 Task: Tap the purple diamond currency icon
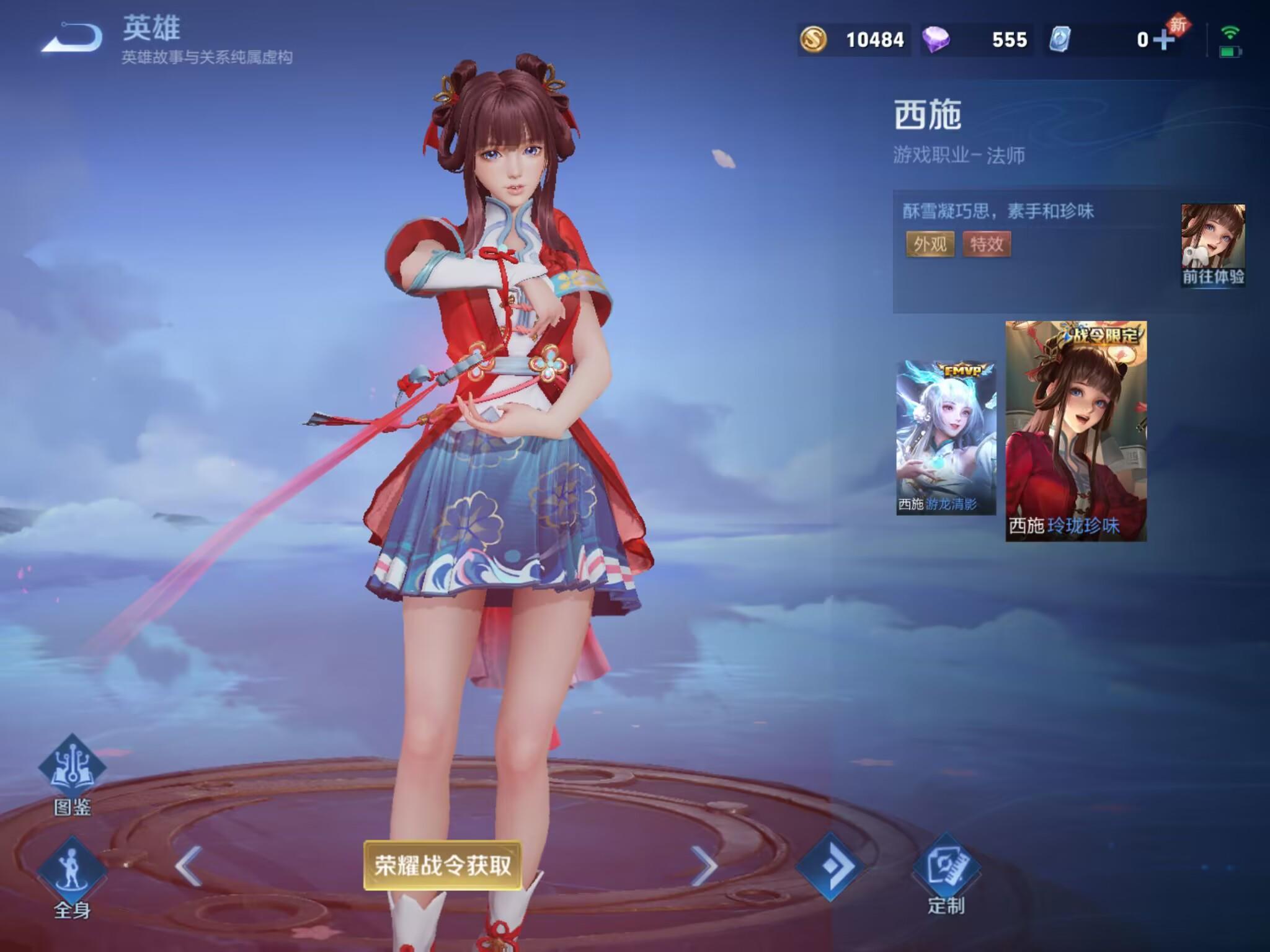click(x=936, y=40)
